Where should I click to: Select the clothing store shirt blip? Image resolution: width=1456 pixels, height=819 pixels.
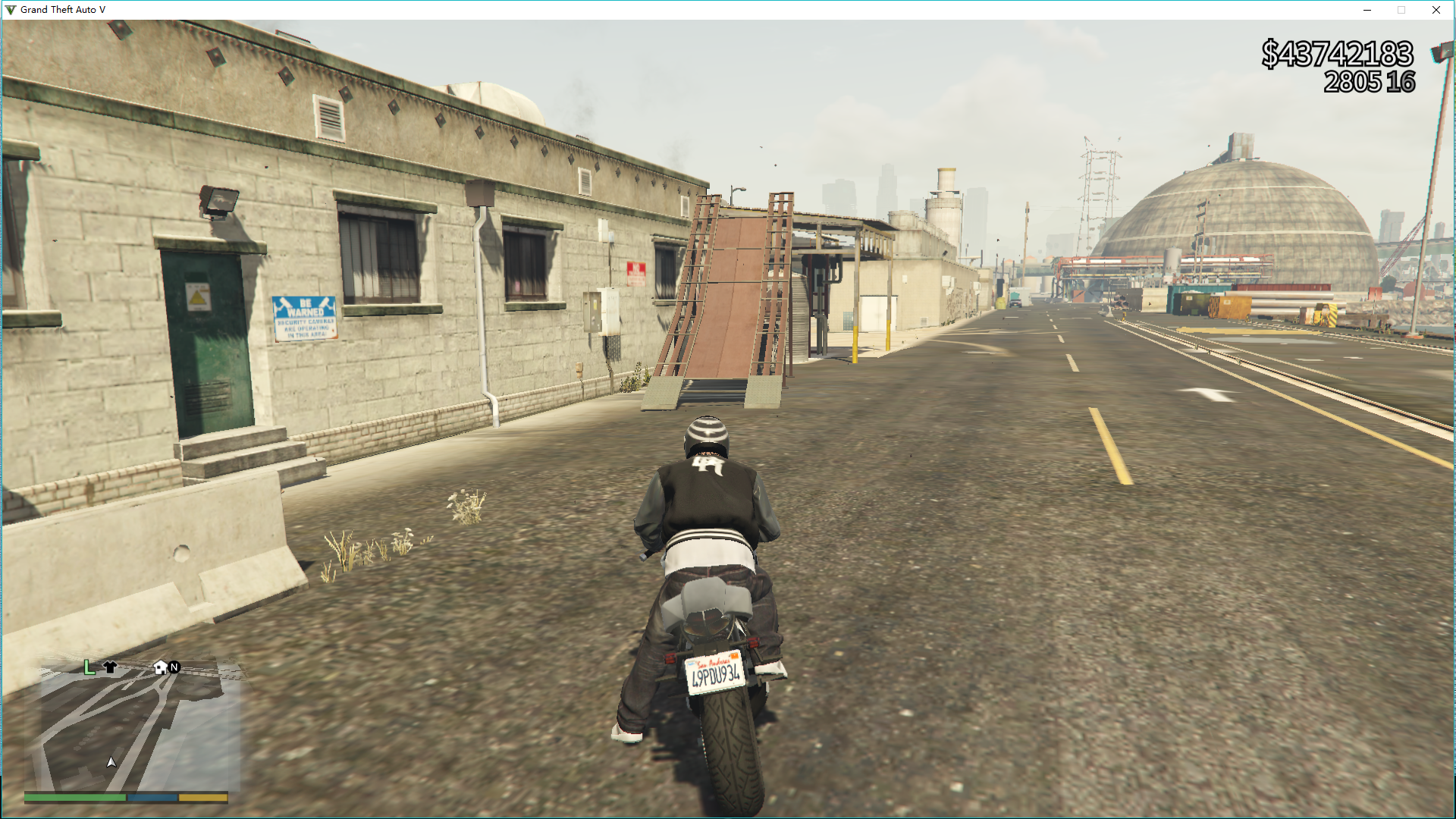(110, 667)
